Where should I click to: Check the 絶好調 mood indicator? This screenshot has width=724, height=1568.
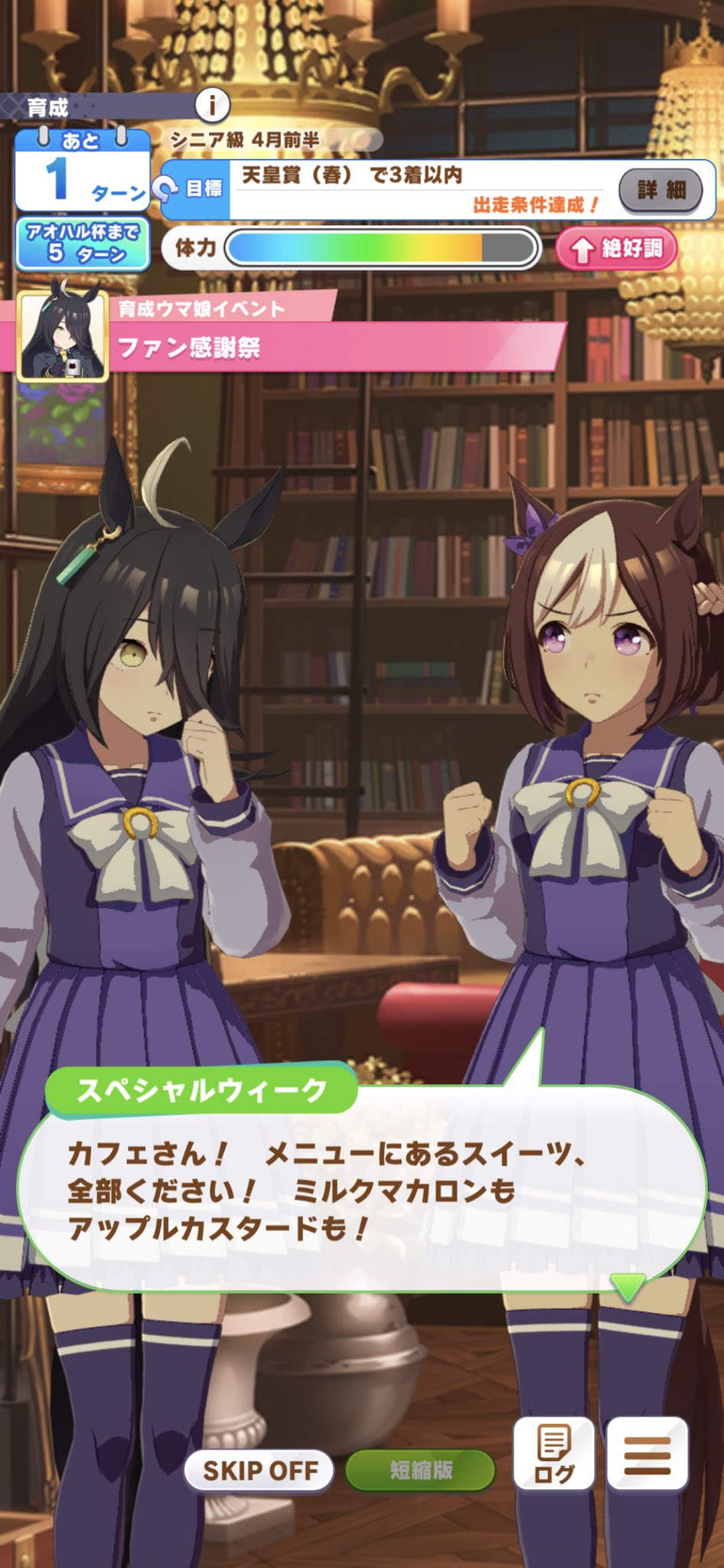click(x=617, y=248)
